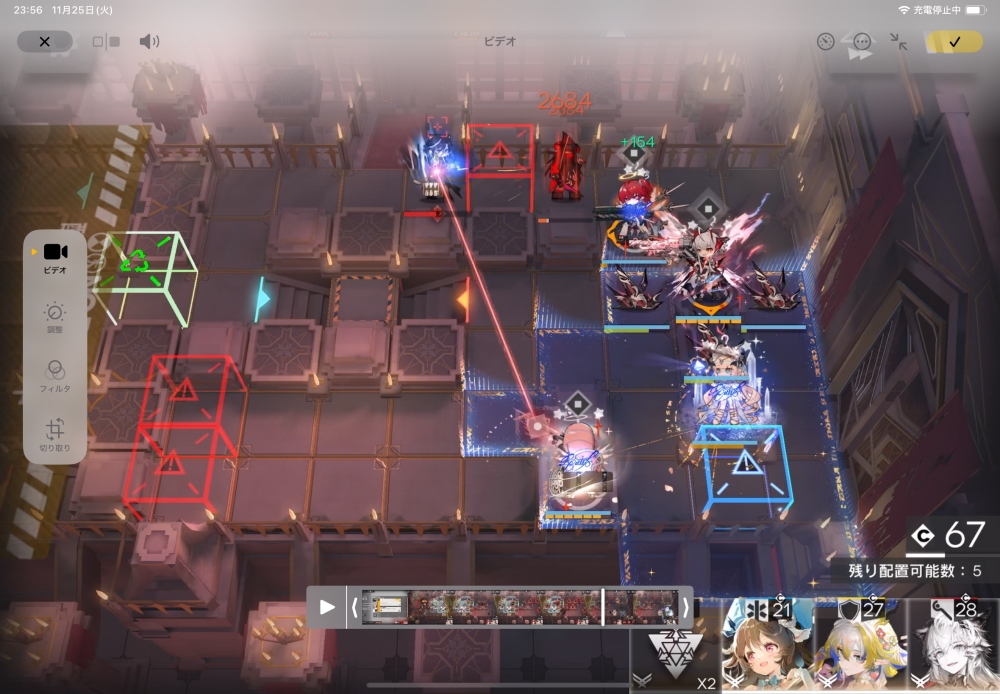The height and width of the screenshot is (694, 1000).
Task: Pick the white-haired operator card costing 28
Action: click(x=953, y=648)
